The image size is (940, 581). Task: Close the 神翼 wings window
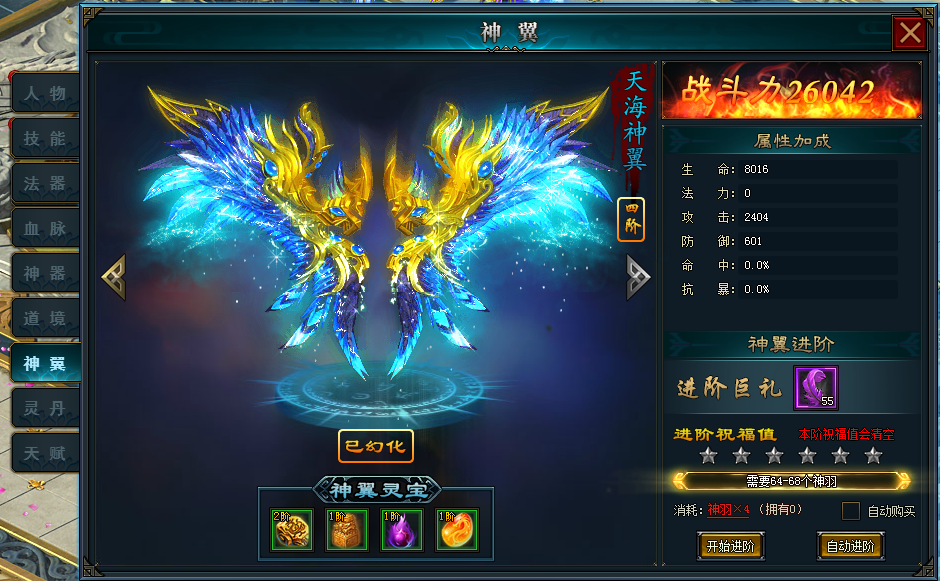910,34
